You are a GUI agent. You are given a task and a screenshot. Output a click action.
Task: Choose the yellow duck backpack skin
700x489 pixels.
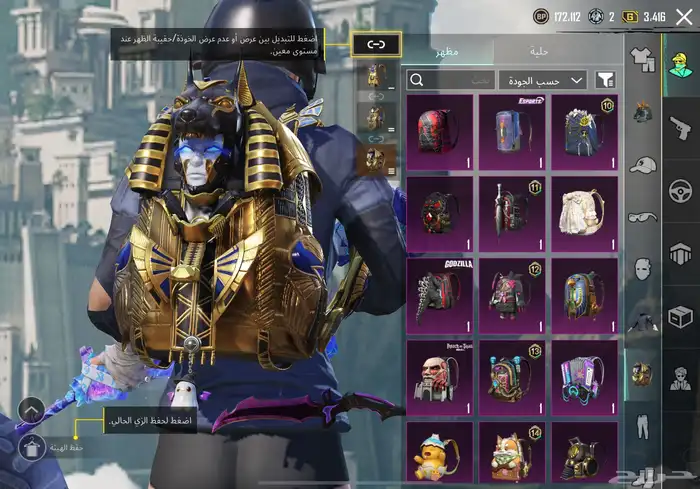(438, 455)
